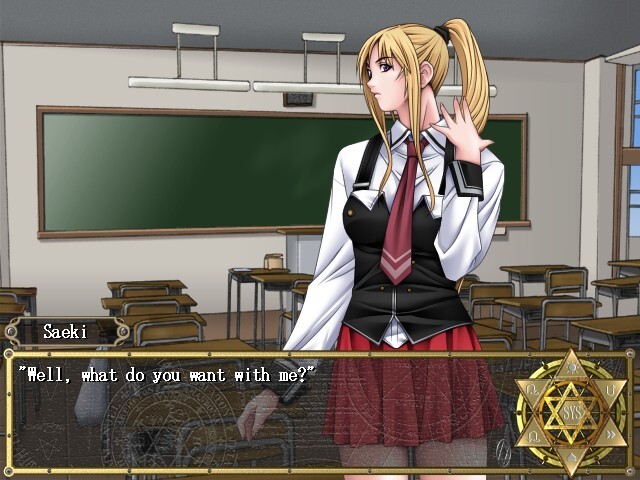Open the SYS system menu
The image size is (640, 480).
pyautogui.click(x=573, y=411)
